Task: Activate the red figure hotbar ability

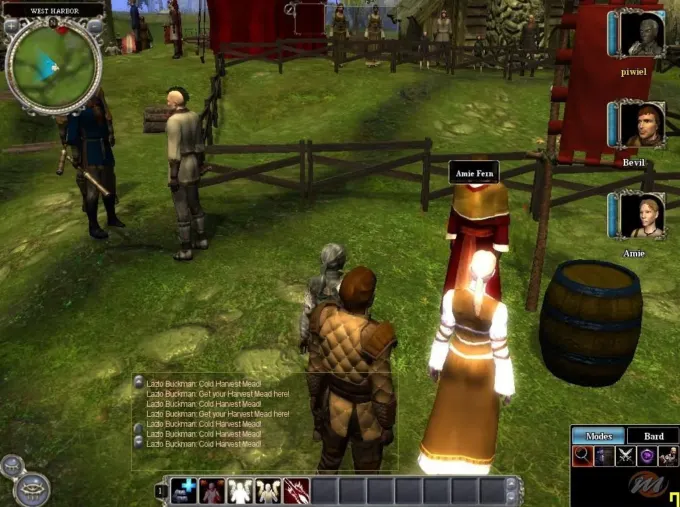Action: coord(212,490)
